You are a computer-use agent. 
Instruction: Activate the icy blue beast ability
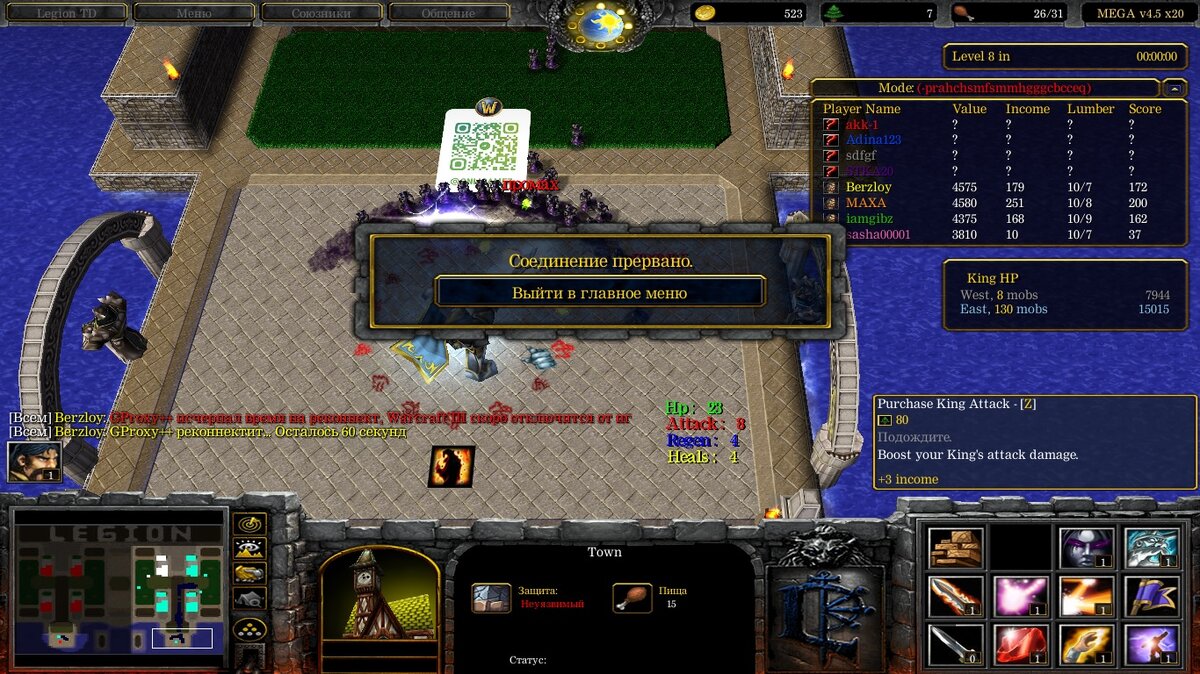coord(1151,548)
